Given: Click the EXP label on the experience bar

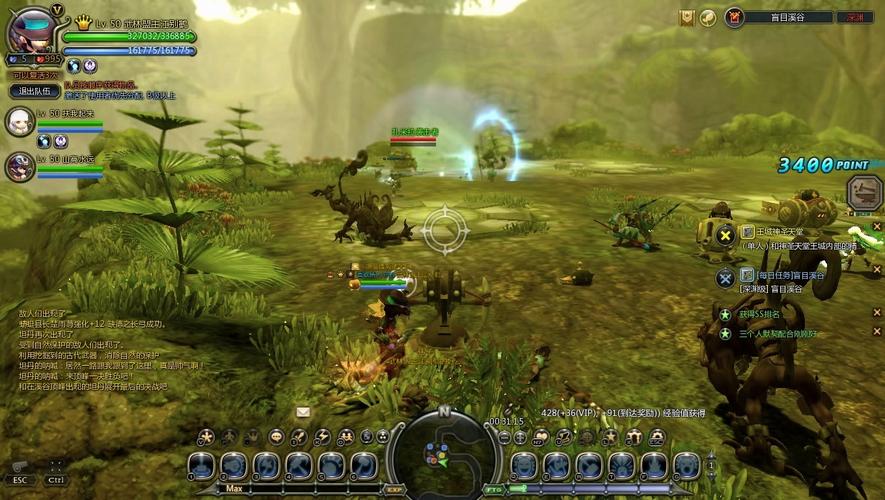Looking at the screenshot, I should click(393, 490).
